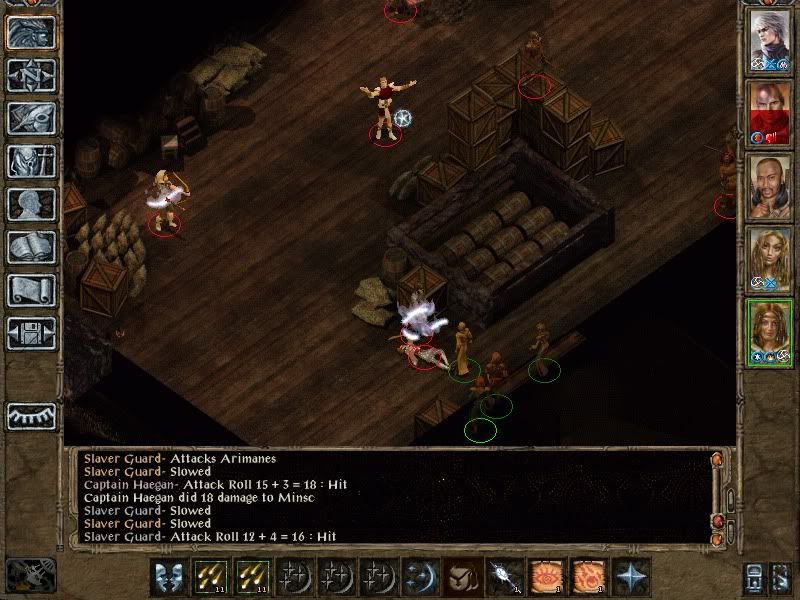The image size is (800, 600).
Task: Open the area map with compass button
Action: pos(31,75)
